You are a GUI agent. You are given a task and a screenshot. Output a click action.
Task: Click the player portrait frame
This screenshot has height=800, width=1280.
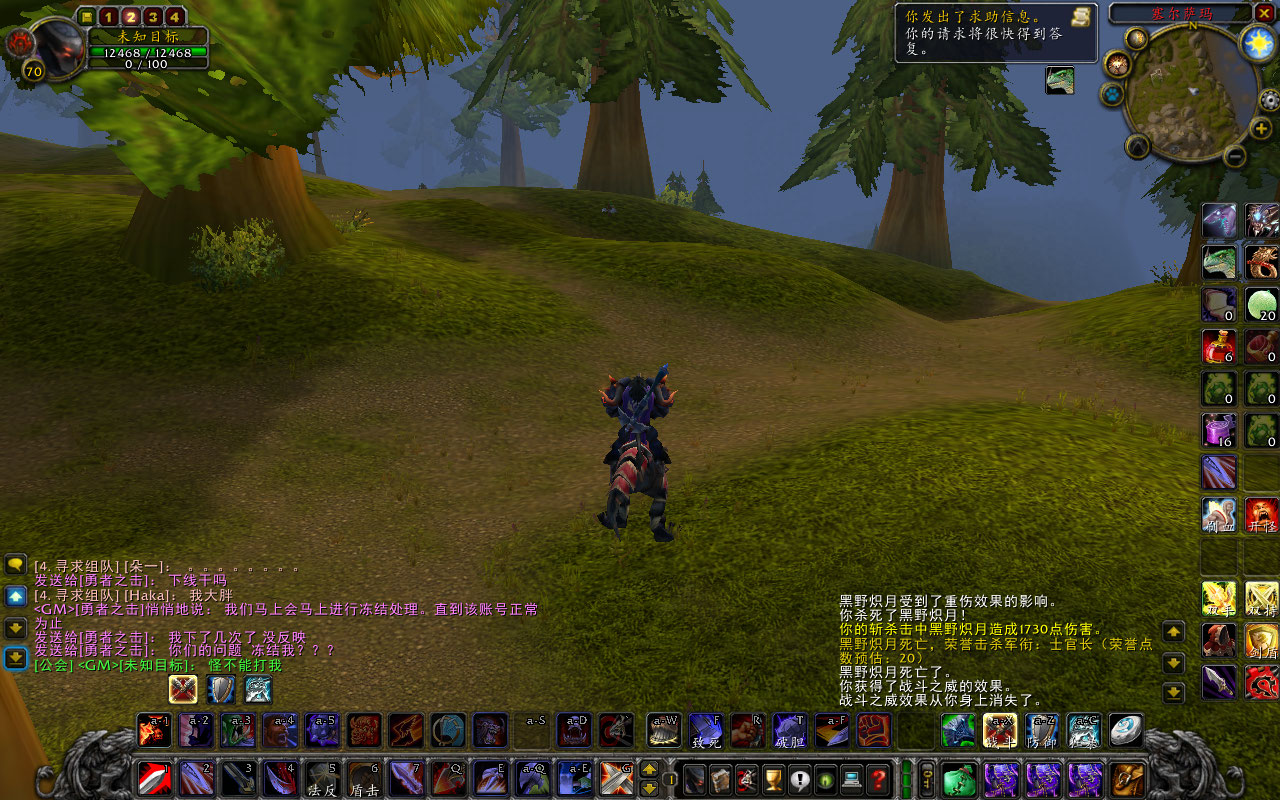click(58, 44)
